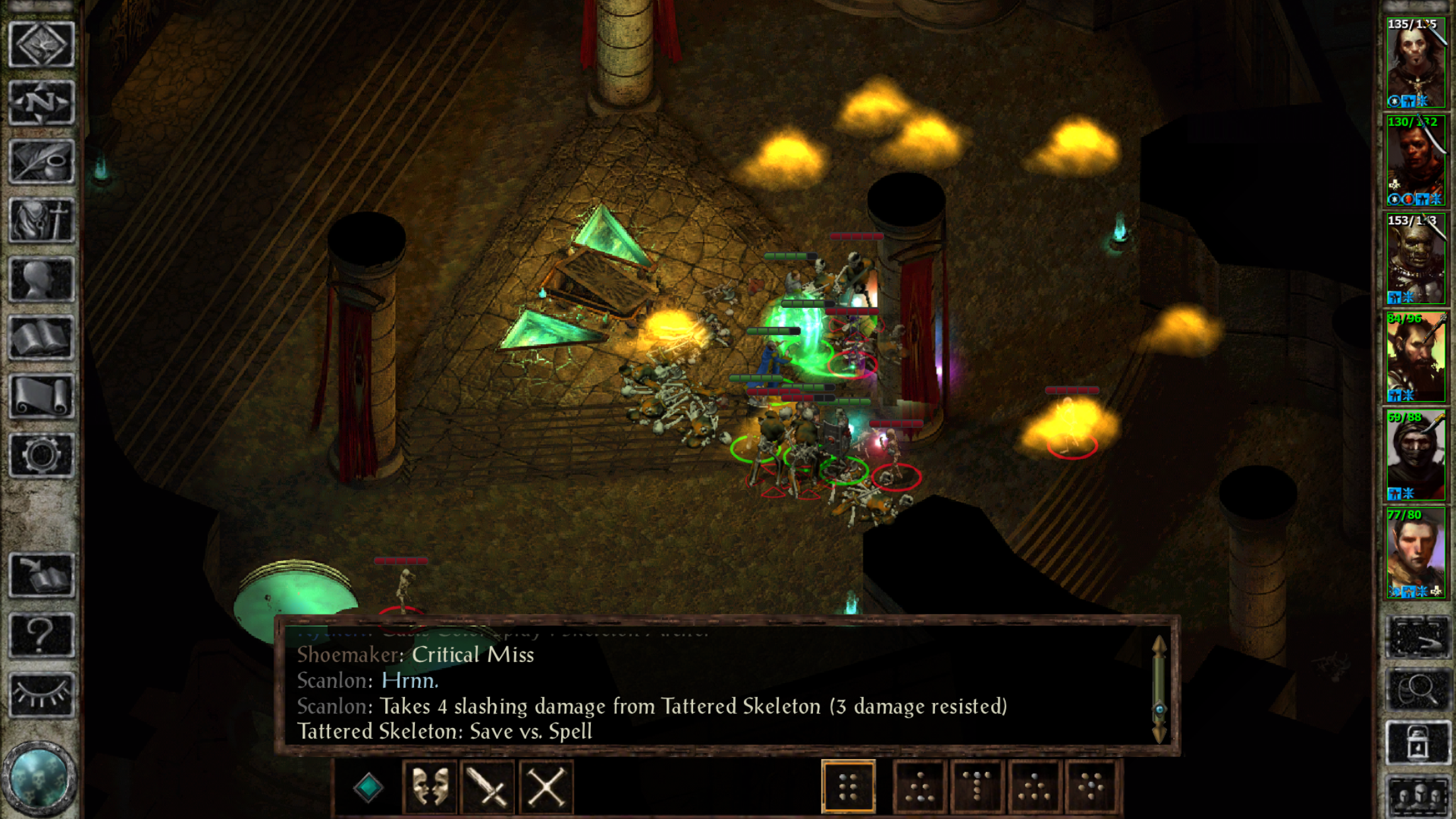Image resolution: width=1456 pixels, height=819 pixels.
Task: Select the highlighted two-column formation
Action: tap(849, 787)
